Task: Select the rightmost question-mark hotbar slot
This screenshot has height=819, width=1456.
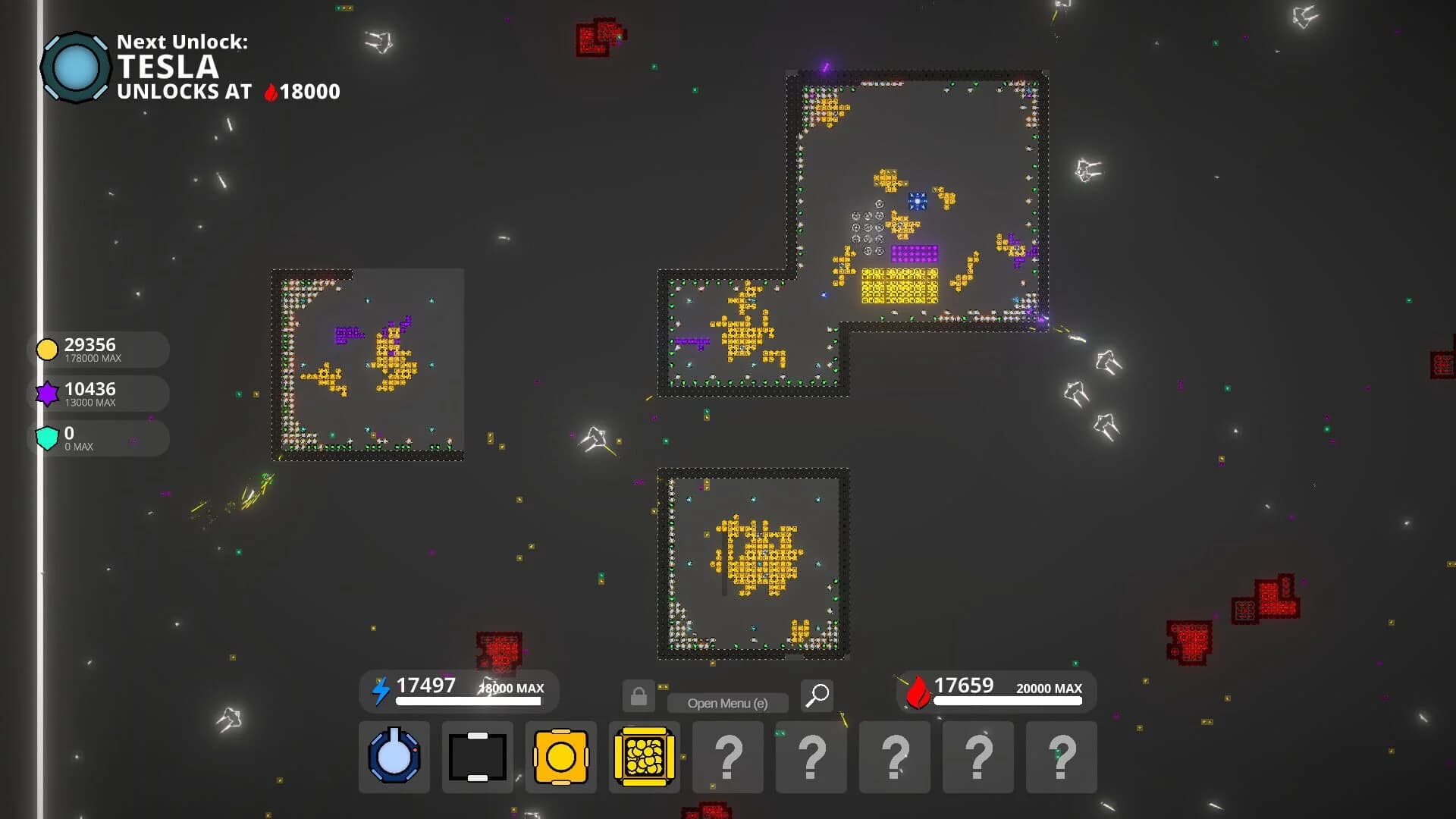Action: [1061, 757]
